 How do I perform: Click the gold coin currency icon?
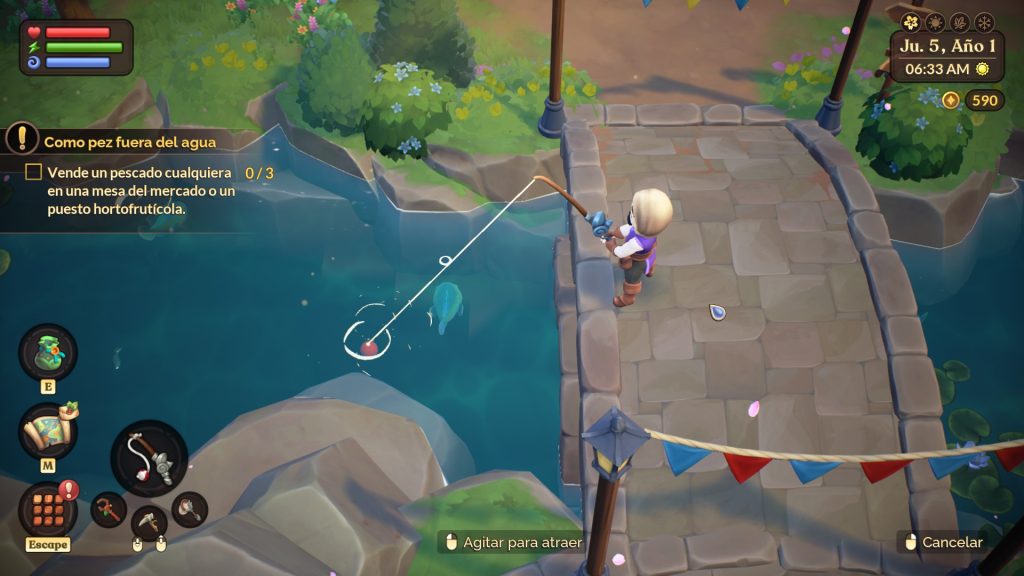coord(950,100)
